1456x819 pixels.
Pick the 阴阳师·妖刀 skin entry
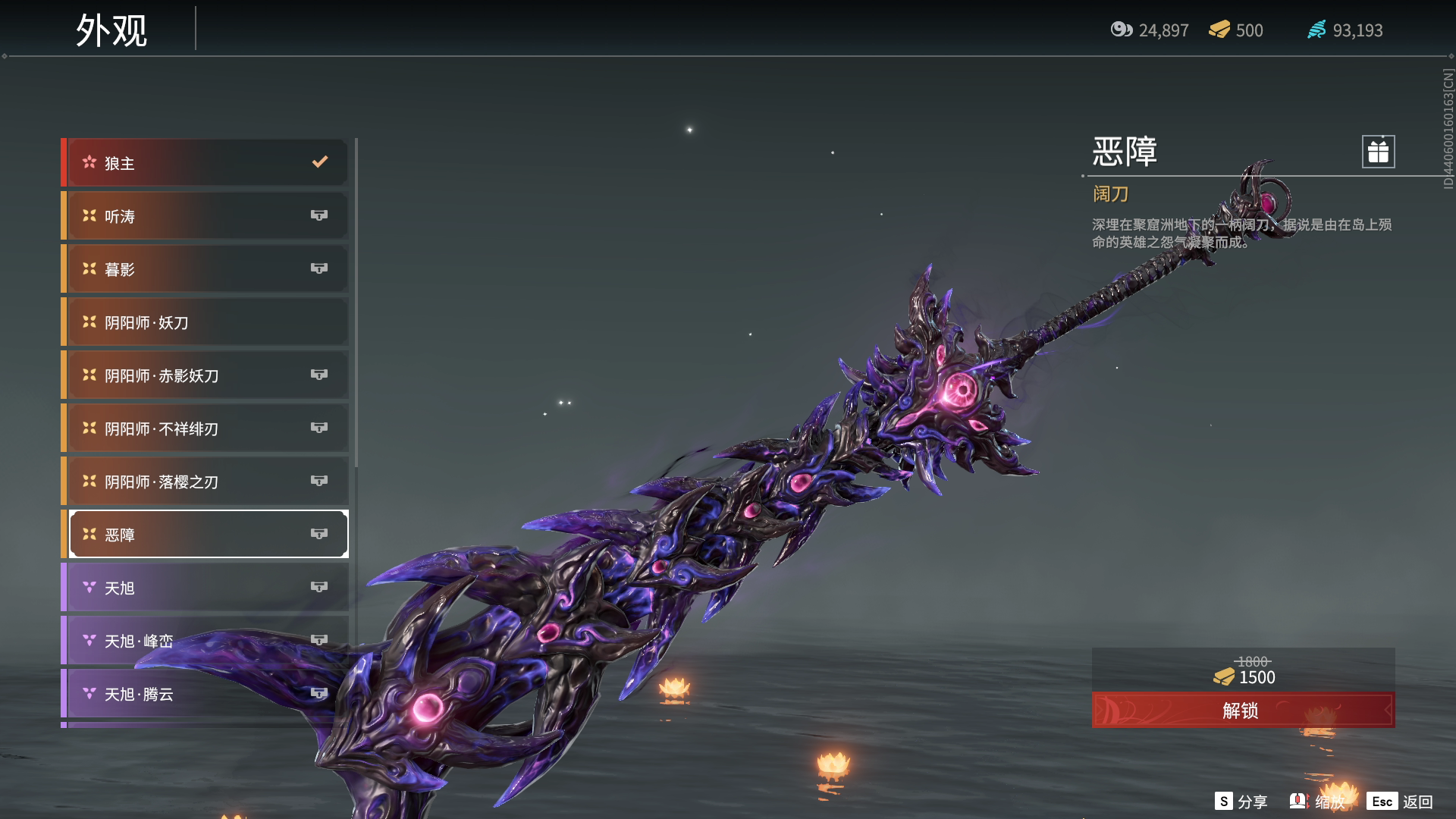coord(206,322)
